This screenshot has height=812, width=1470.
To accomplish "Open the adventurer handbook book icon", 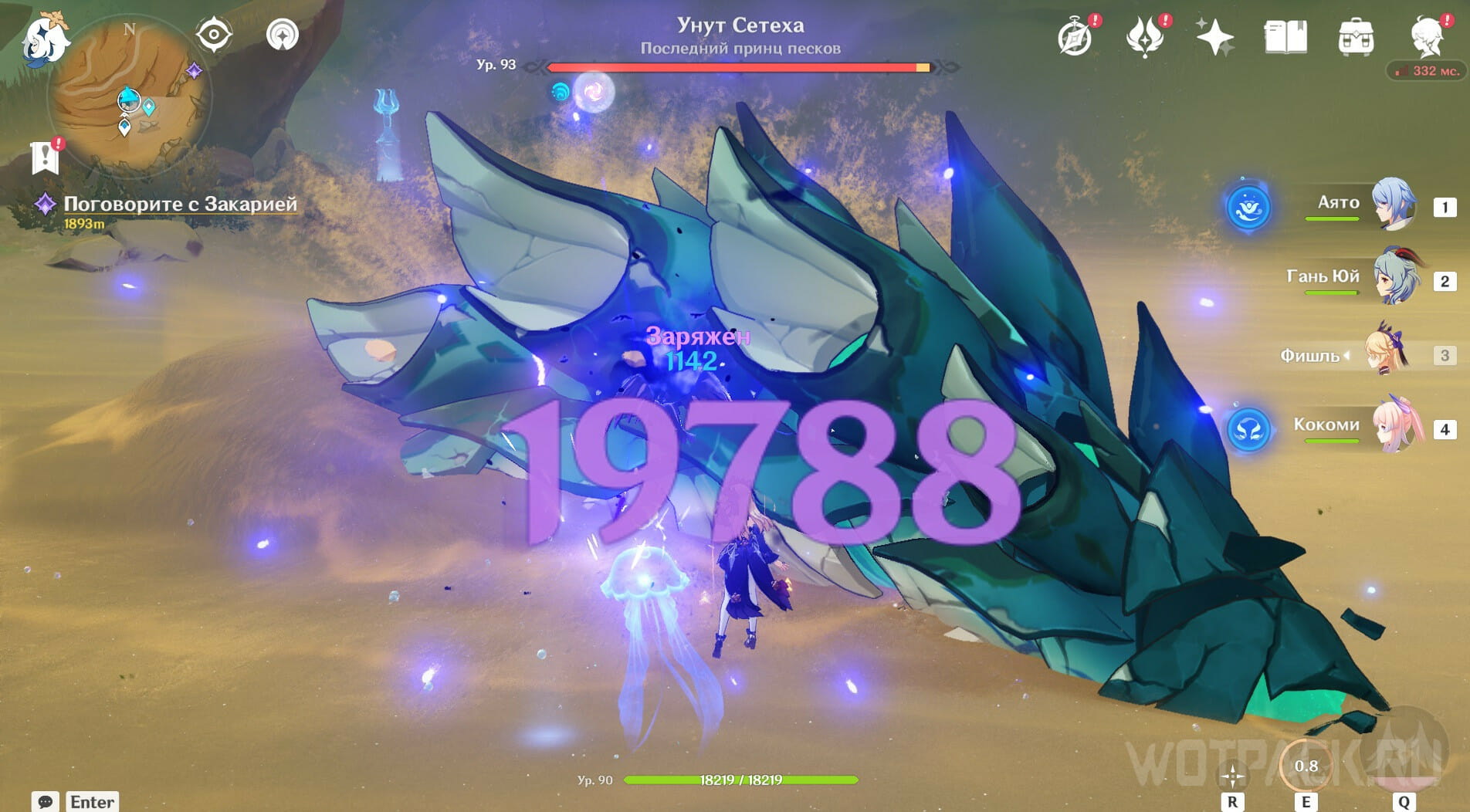I will click(x=1285, y=37).
